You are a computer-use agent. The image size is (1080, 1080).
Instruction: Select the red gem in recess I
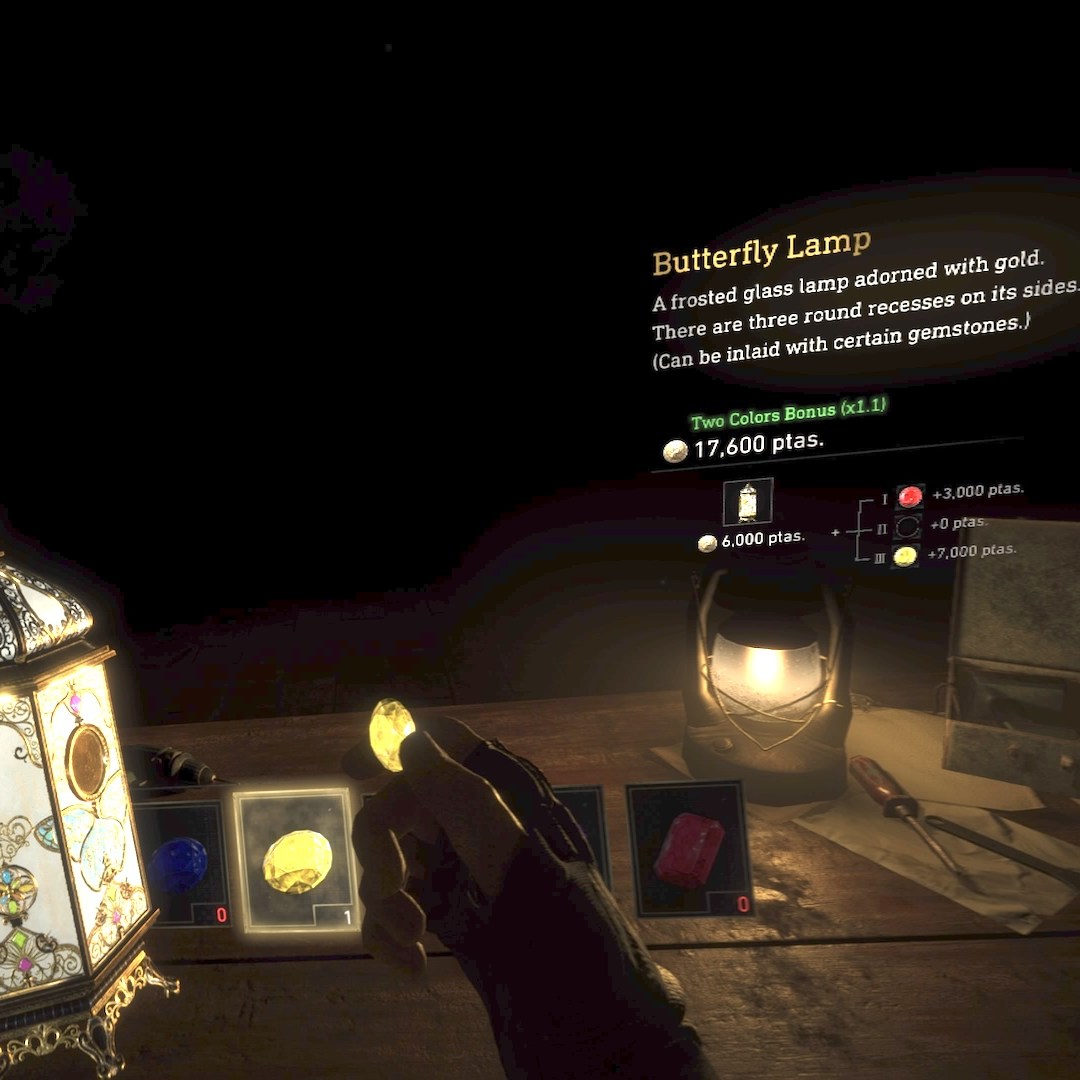pyautogui.click(x=909, y=496)
